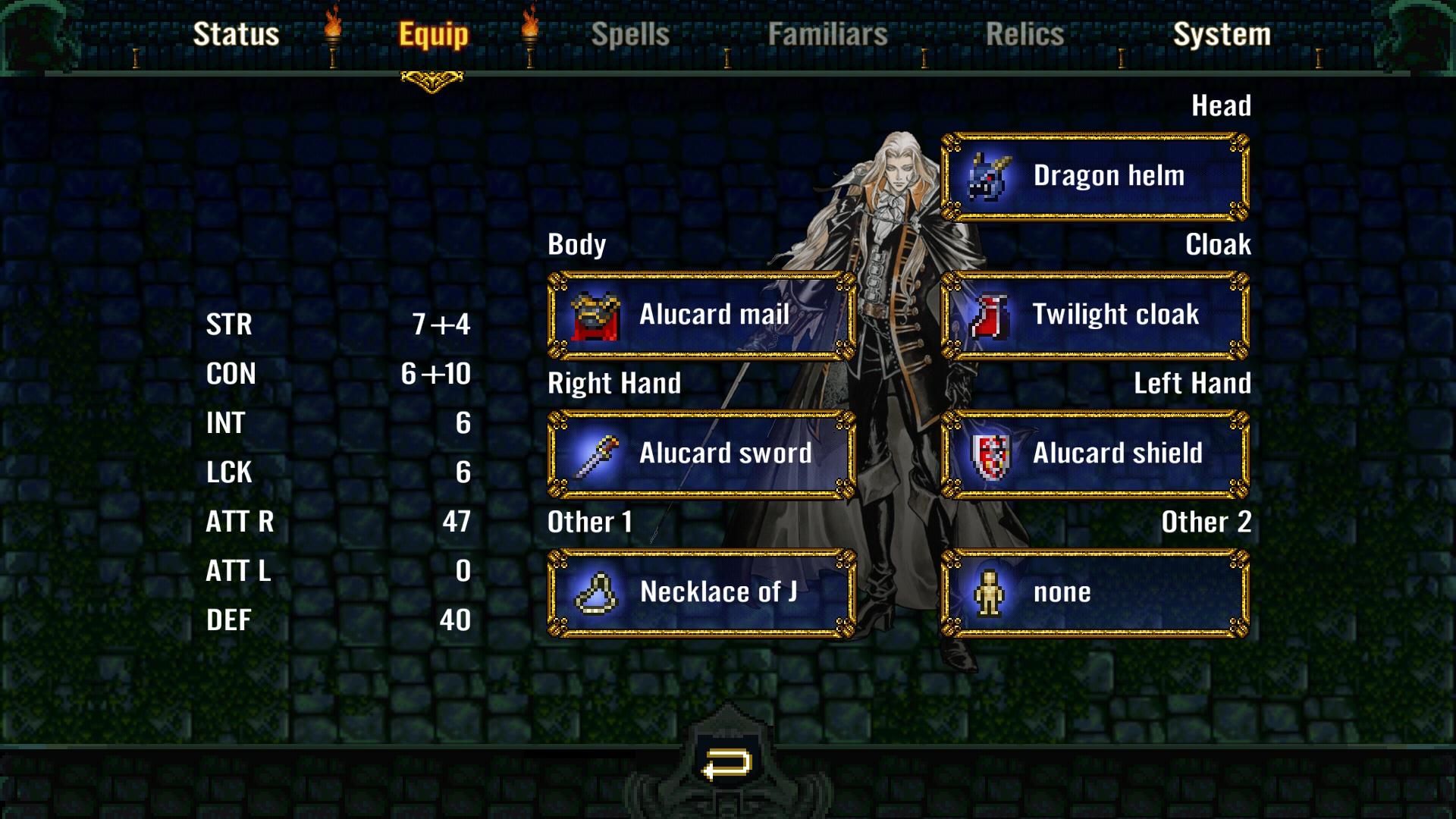Switch to the System tab

click(1222, 33)
